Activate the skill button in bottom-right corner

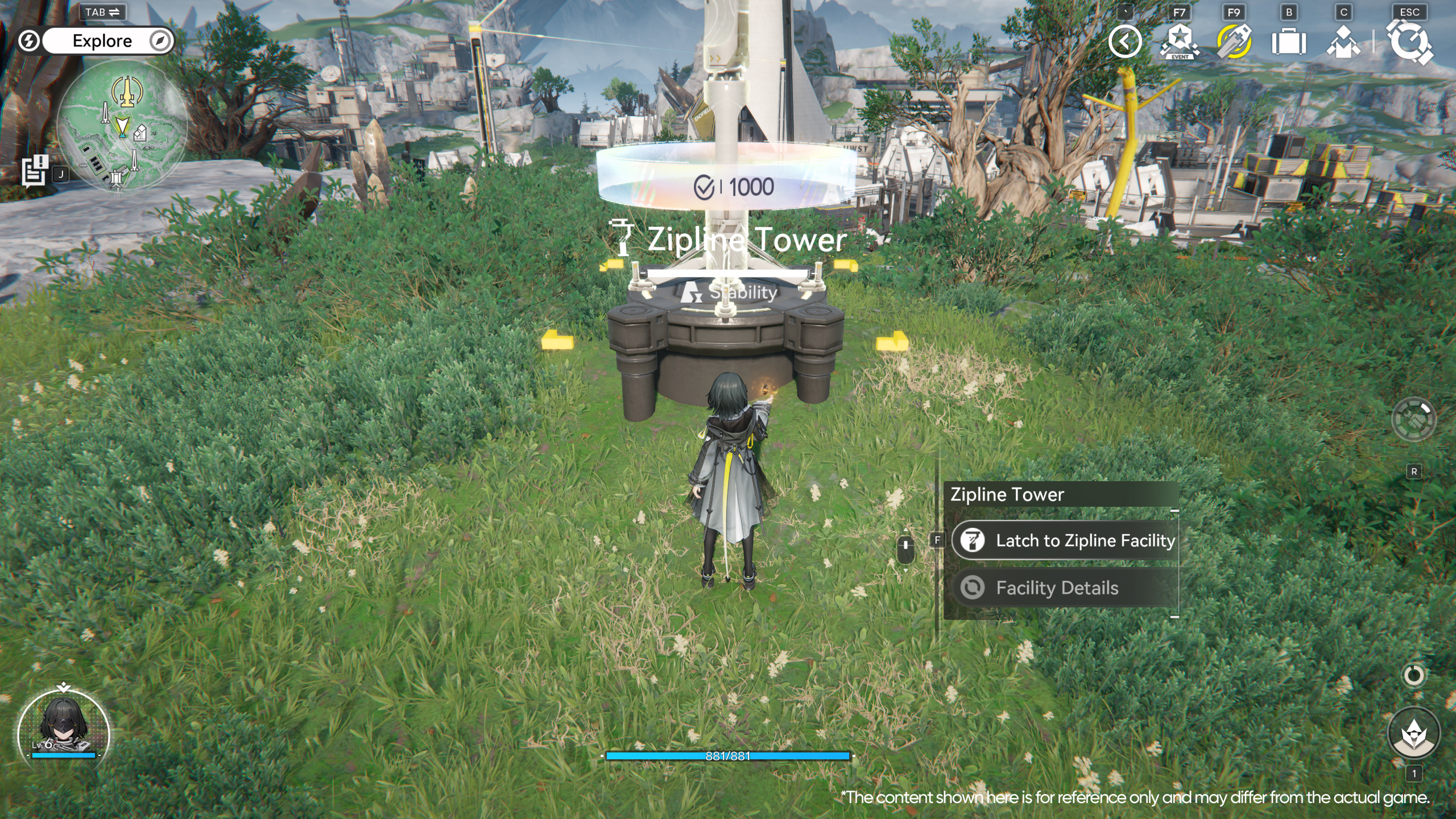click(x=1414, y=734)
